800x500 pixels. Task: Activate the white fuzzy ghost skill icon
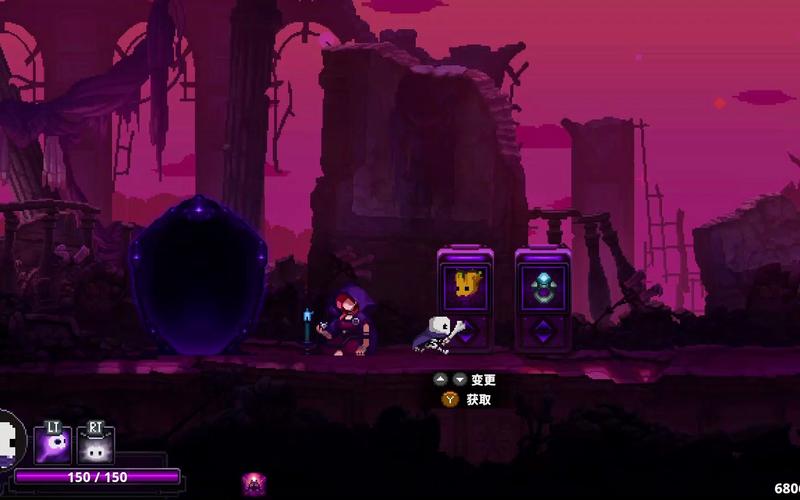(x=96, y=446)
